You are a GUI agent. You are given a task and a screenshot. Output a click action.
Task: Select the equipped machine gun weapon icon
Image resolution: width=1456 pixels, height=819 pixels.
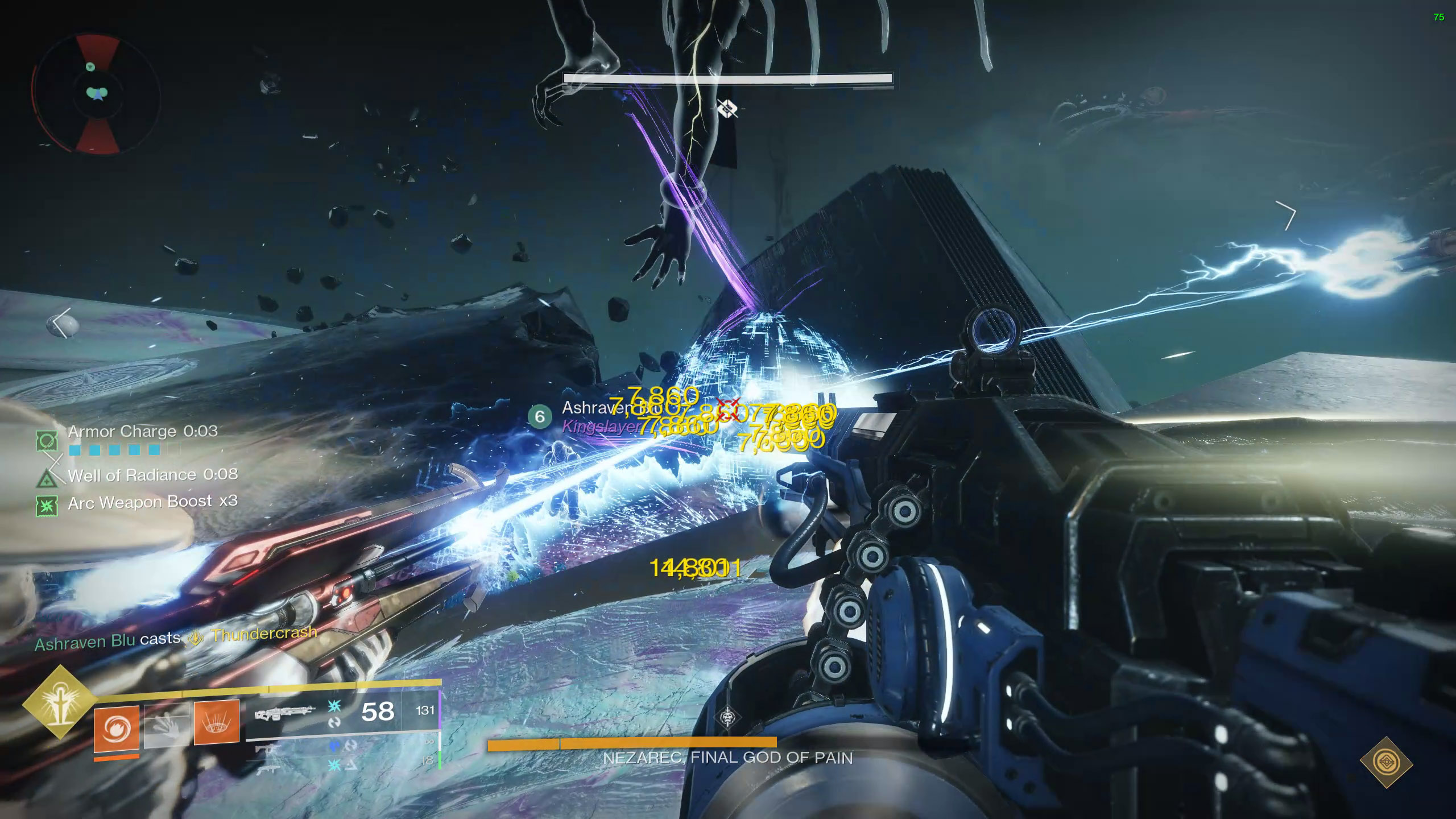pos(285,714)
